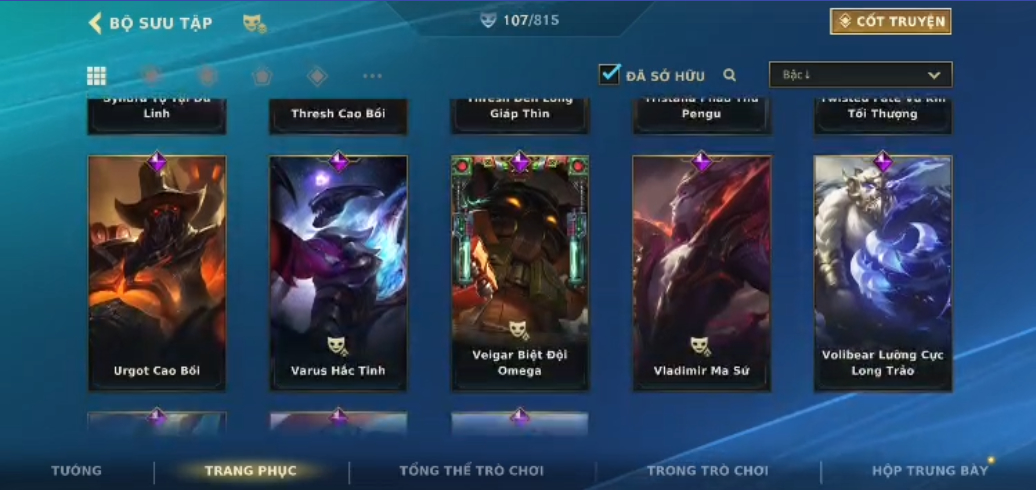Switch to the Trang Phục tab
Image resolution: width=1036 pixels, height=490 pixels.
(250, 470)
